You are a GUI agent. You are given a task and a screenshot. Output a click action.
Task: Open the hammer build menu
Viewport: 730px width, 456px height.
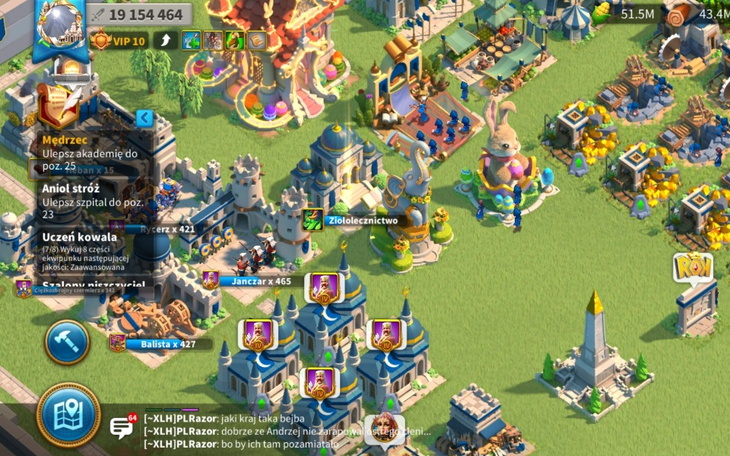[67, 342]
